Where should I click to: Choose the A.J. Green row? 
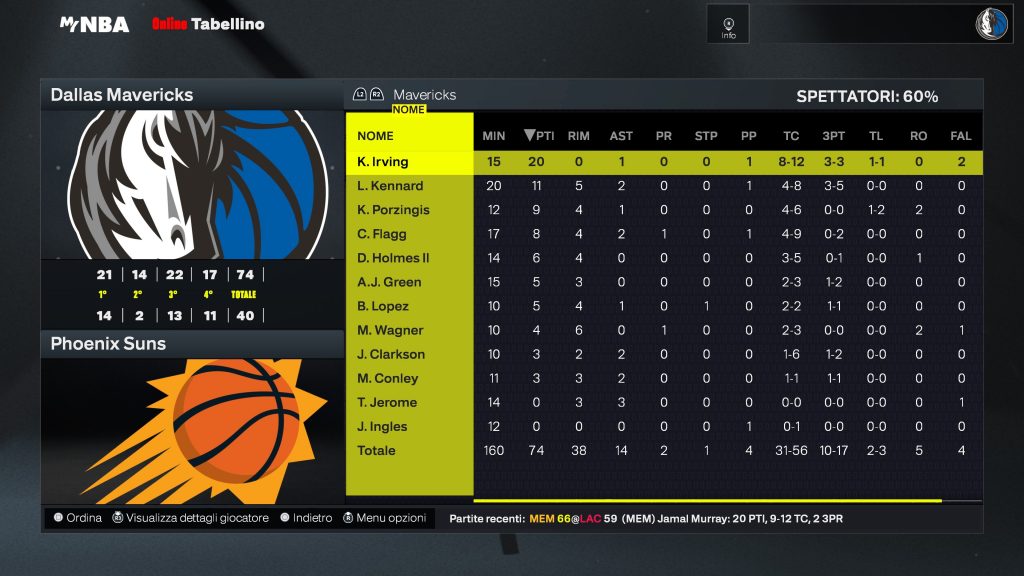point(389,282)
